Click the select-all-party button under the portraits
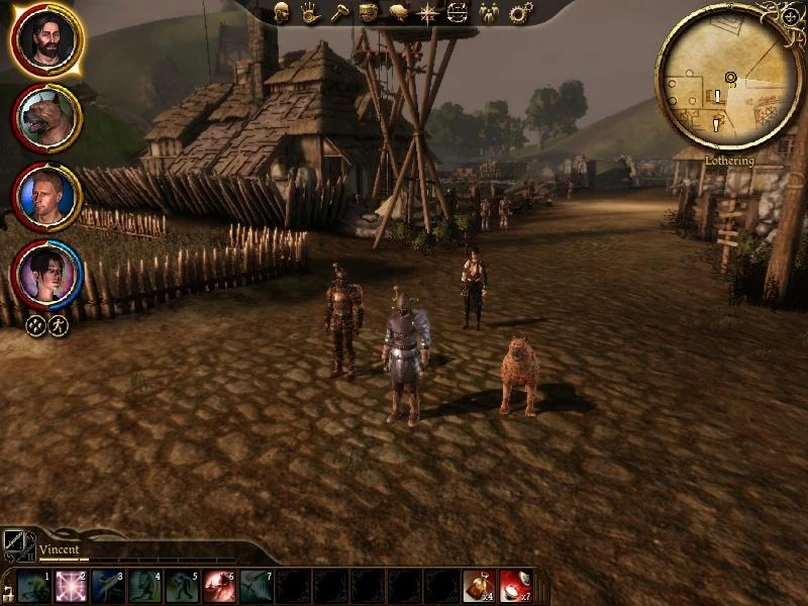The width and height of the screenshot is (808, 606). [35, 325]
